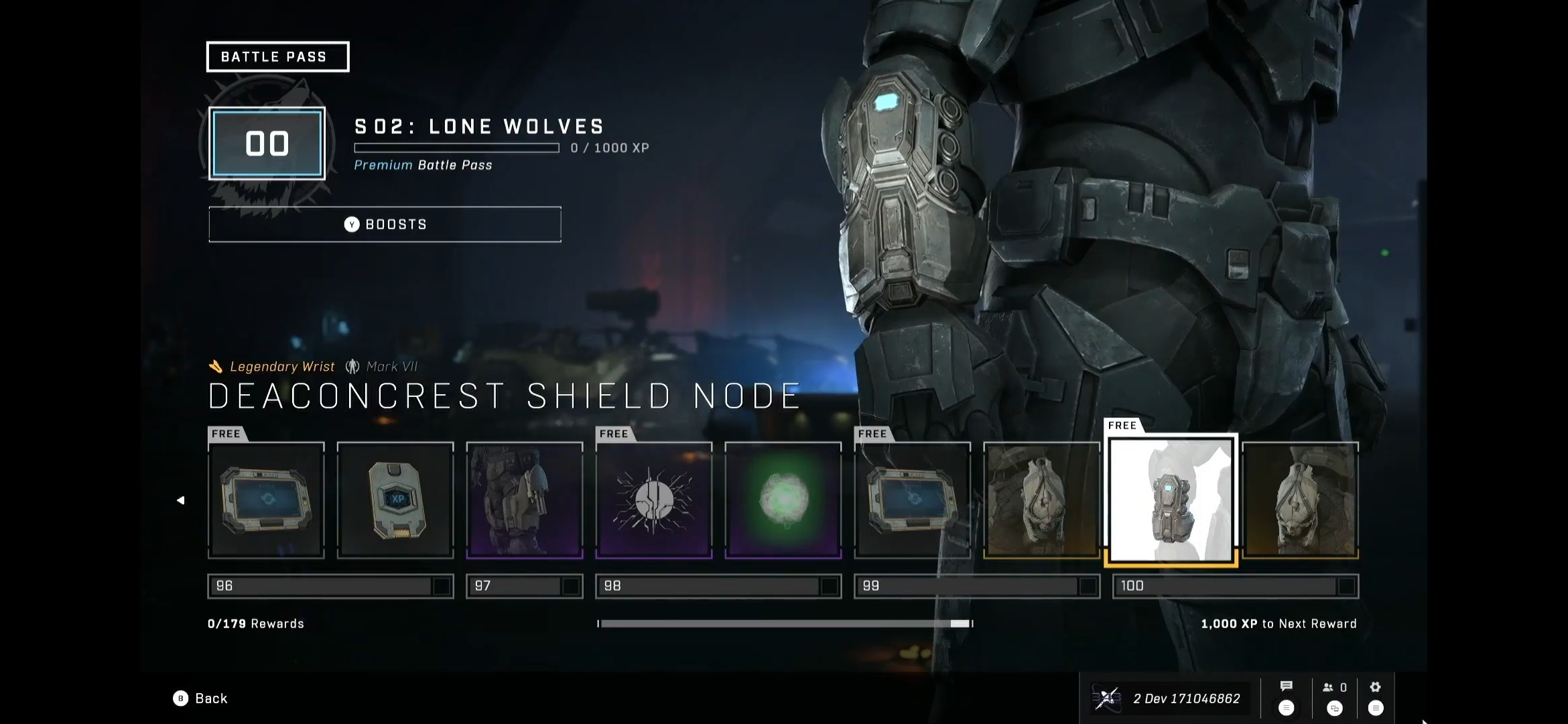Open the chat speech bubble icon

pyautogui.click(x=1286, y=686)
